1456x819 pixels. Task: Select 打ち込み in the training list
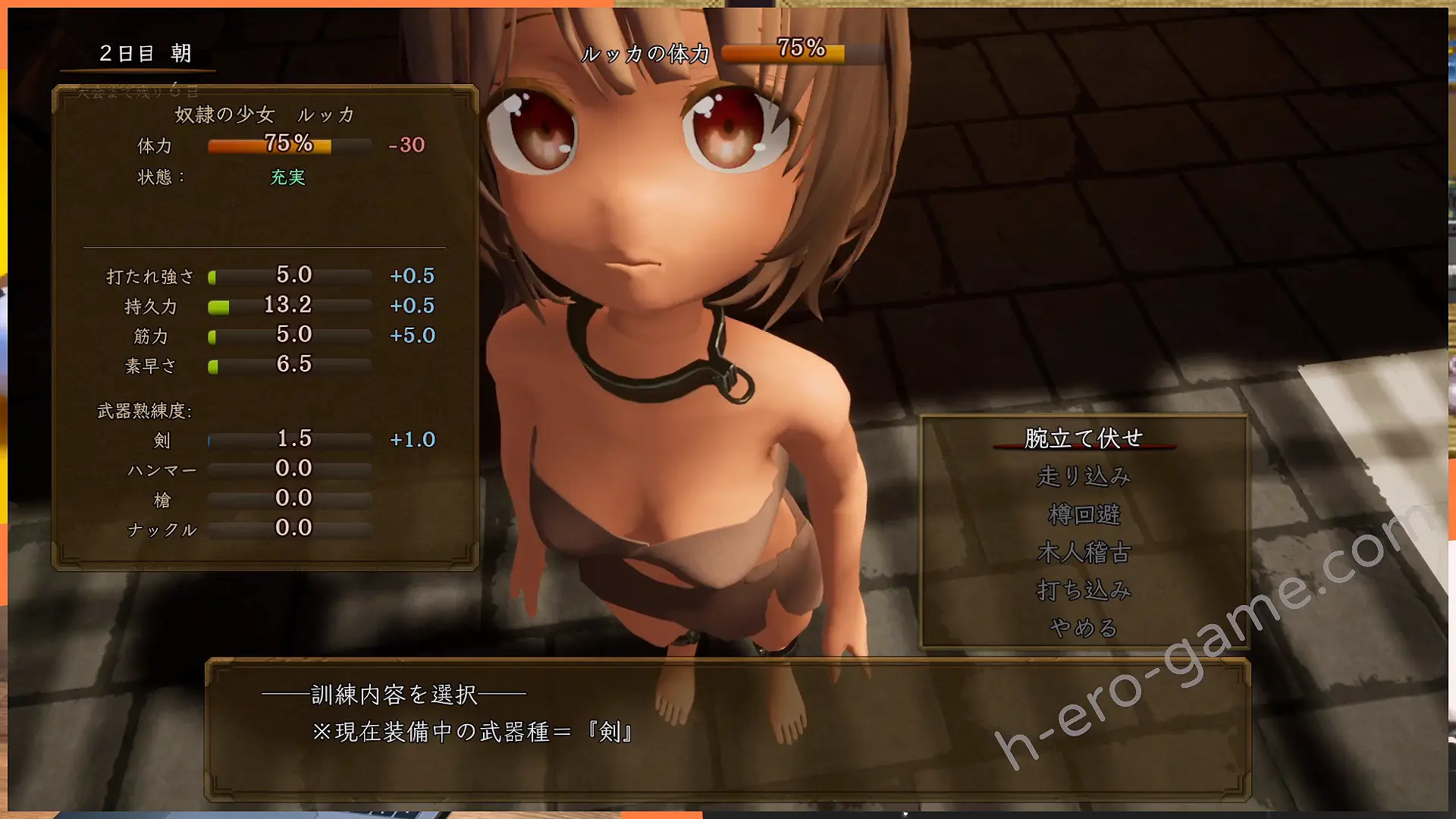tap(1084, 590)
